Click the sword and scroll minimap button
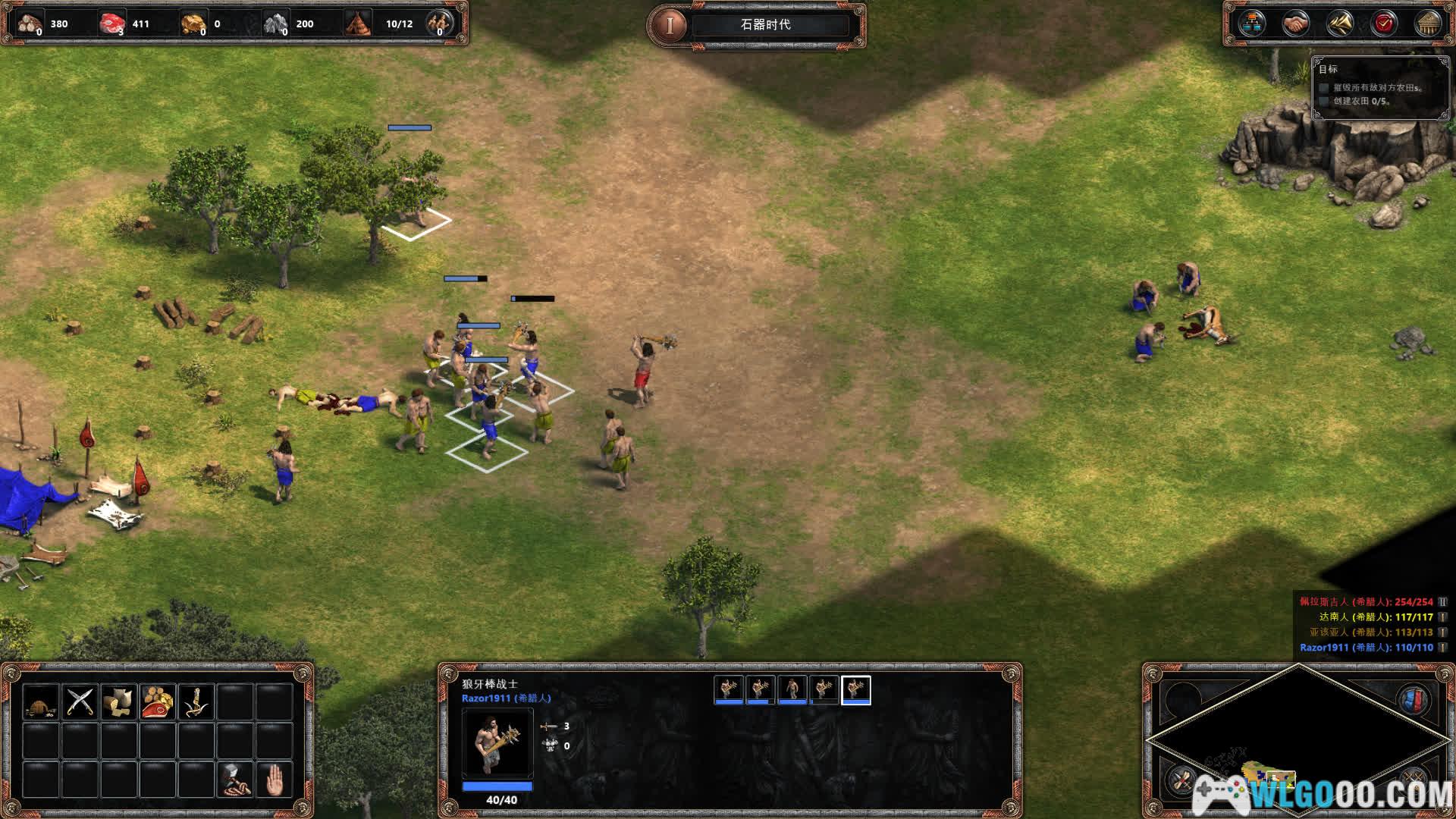The height and width of the screenshot is (819, 1456). (x=1181, y=780)
